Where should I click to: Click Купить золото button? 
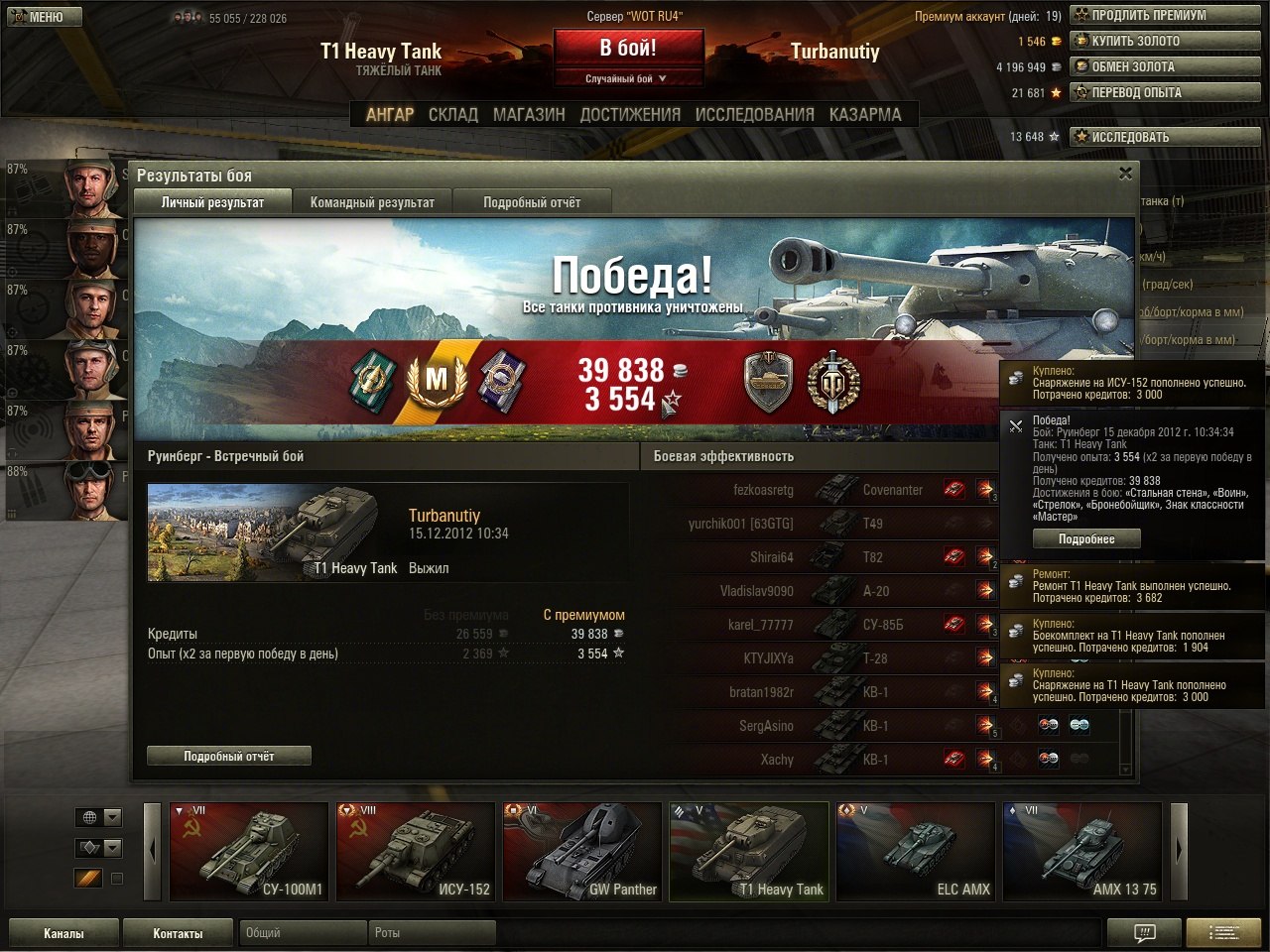coord(1164,41)
